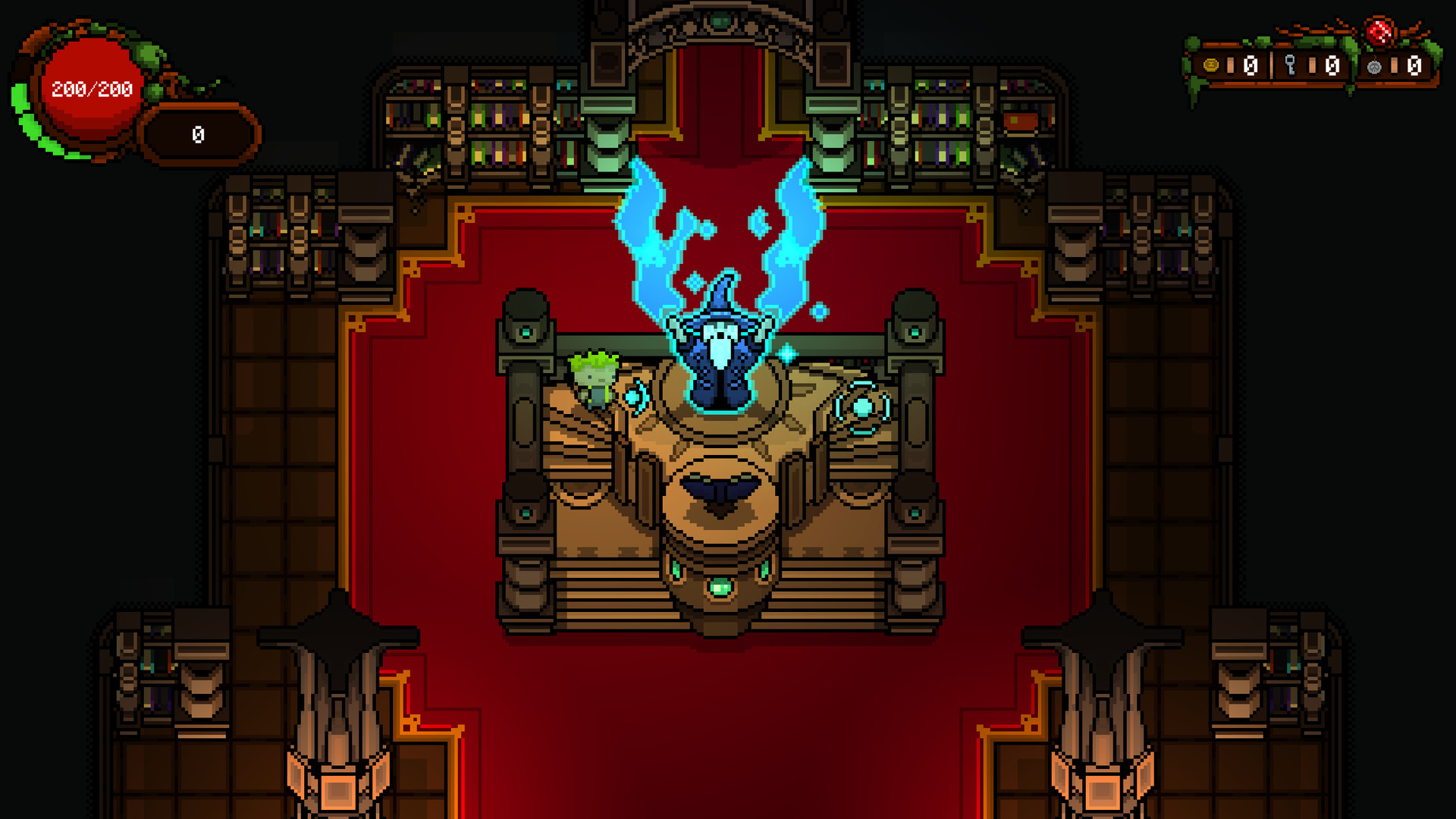Select the green-haired player character
Image resolution: width=1456 pixels, height=819 pixels.
point(594,377)
